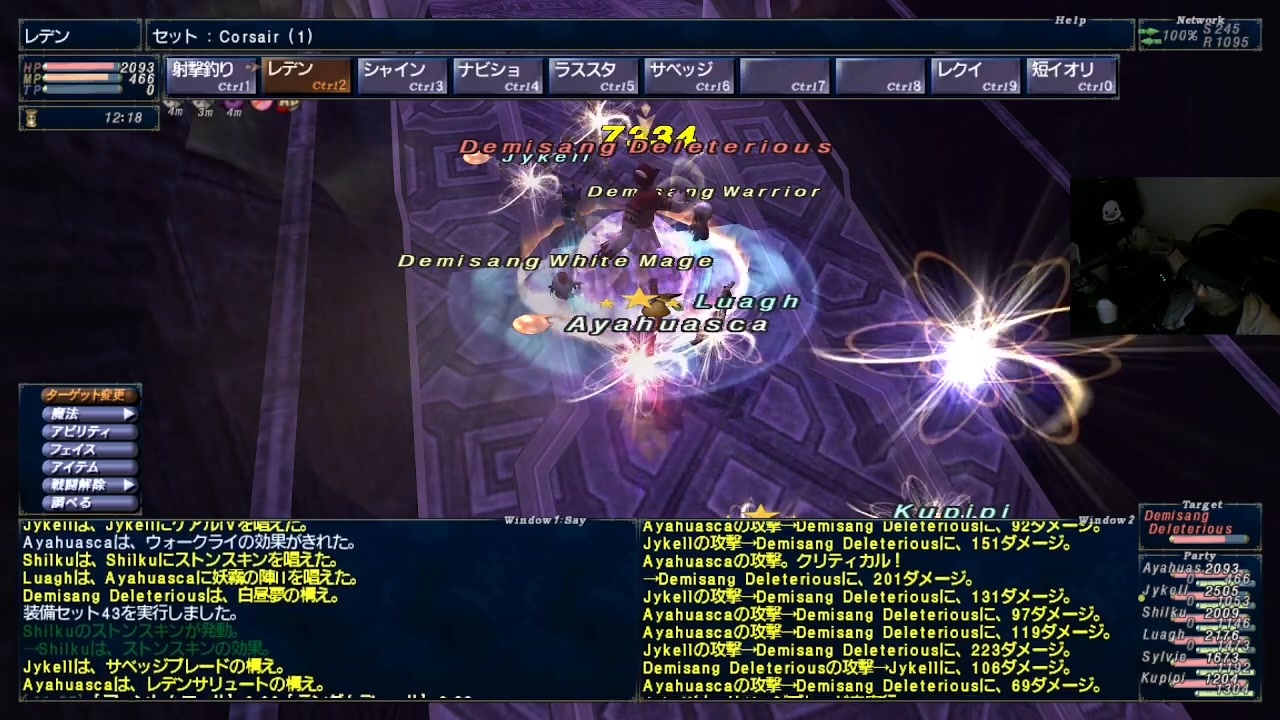Expand the 魔法 submenu arrow
1280x720 pixels.
tap(129, 415)
